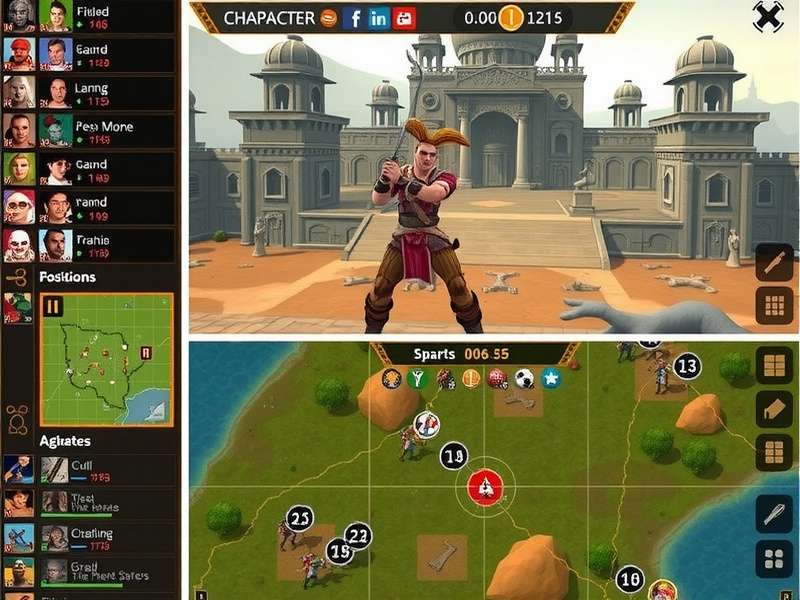
Task: Click map marker number 13
Action: 686,367
